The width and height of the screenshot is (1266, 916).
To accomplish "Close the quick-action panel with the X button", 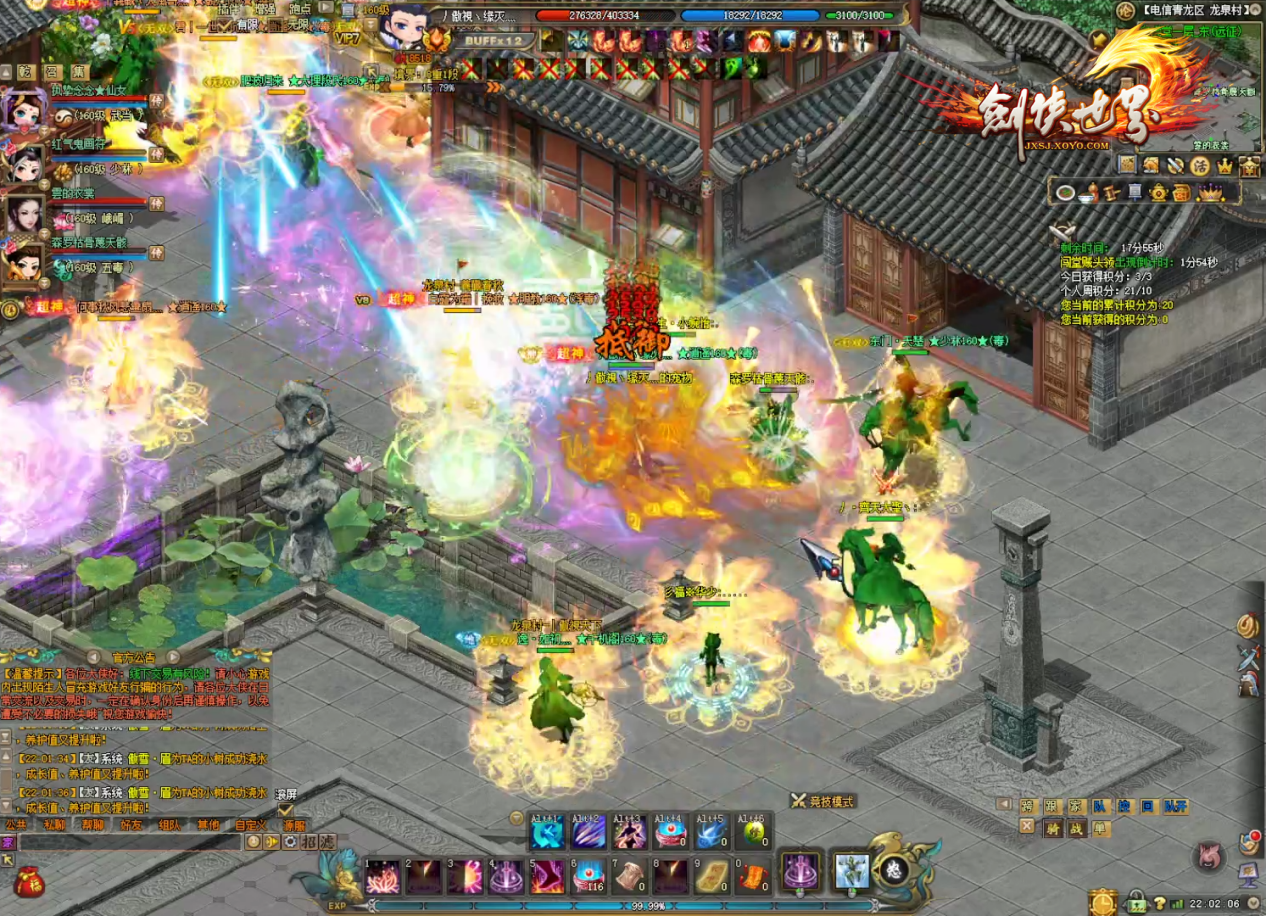I will pos(1027,826).
